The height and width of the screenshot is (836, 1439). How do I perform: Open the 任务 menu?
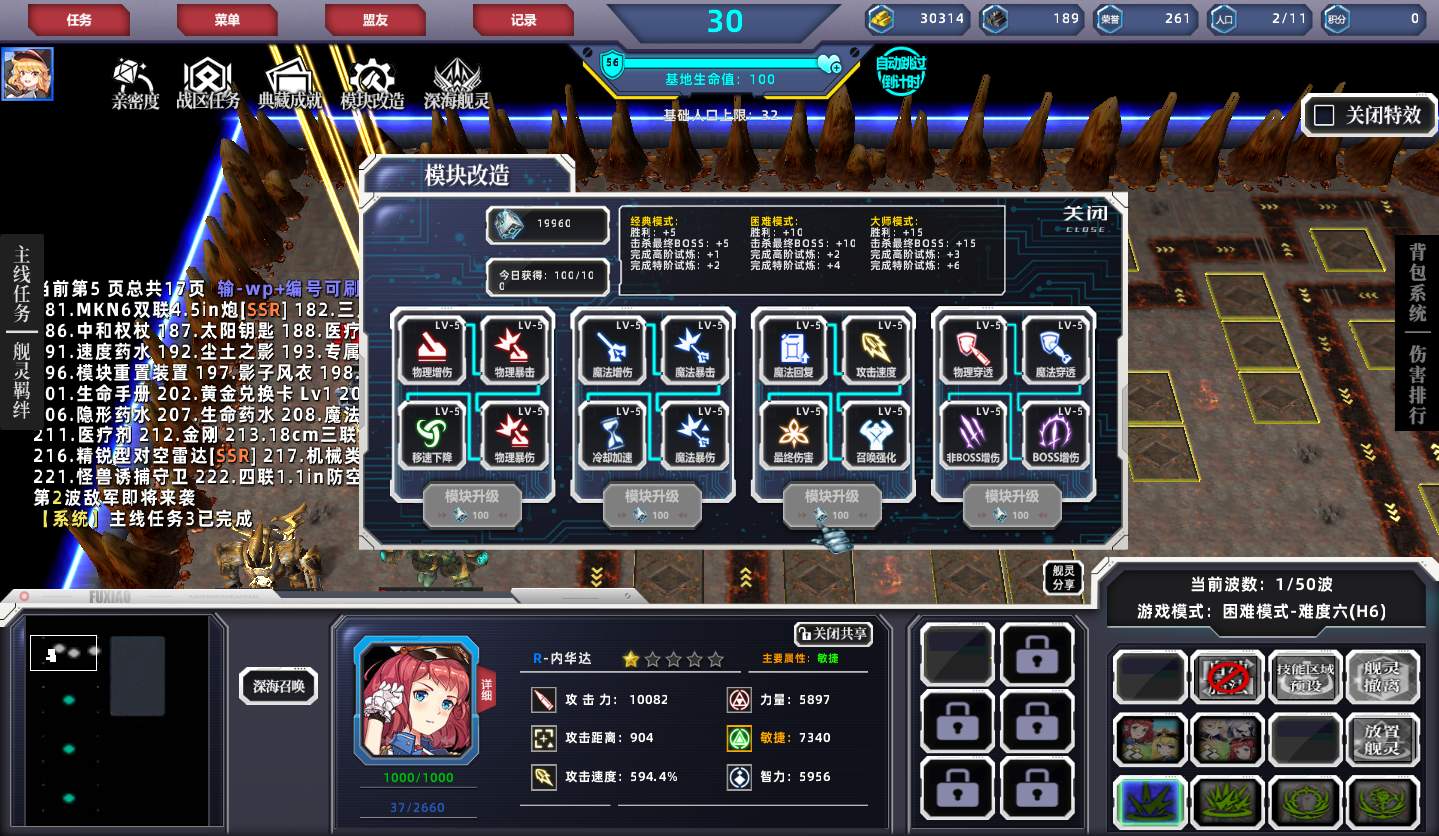[x=78, y=19]
